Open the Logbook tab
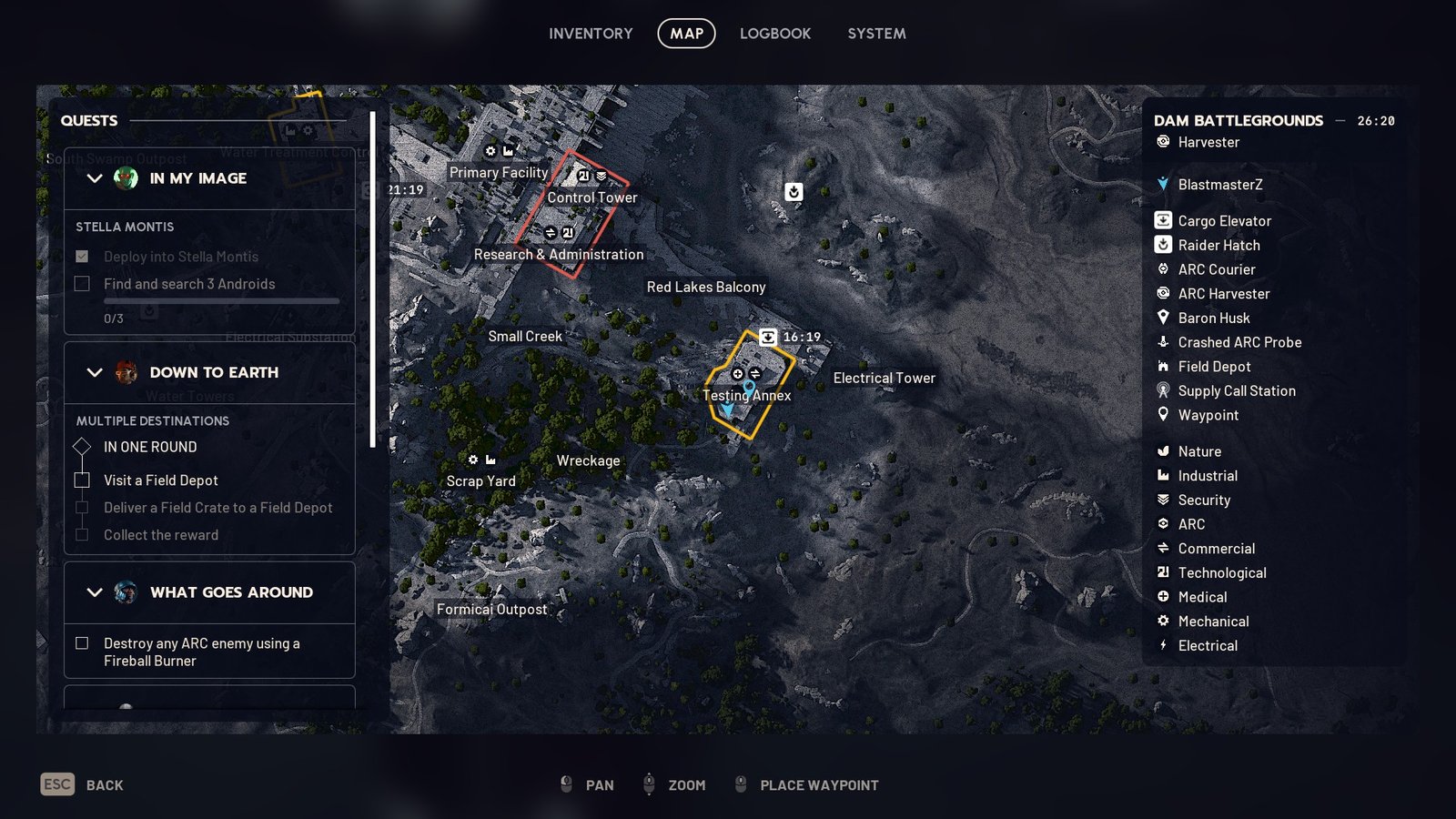This screenshot has height=819, width=1456. (774, 34)
